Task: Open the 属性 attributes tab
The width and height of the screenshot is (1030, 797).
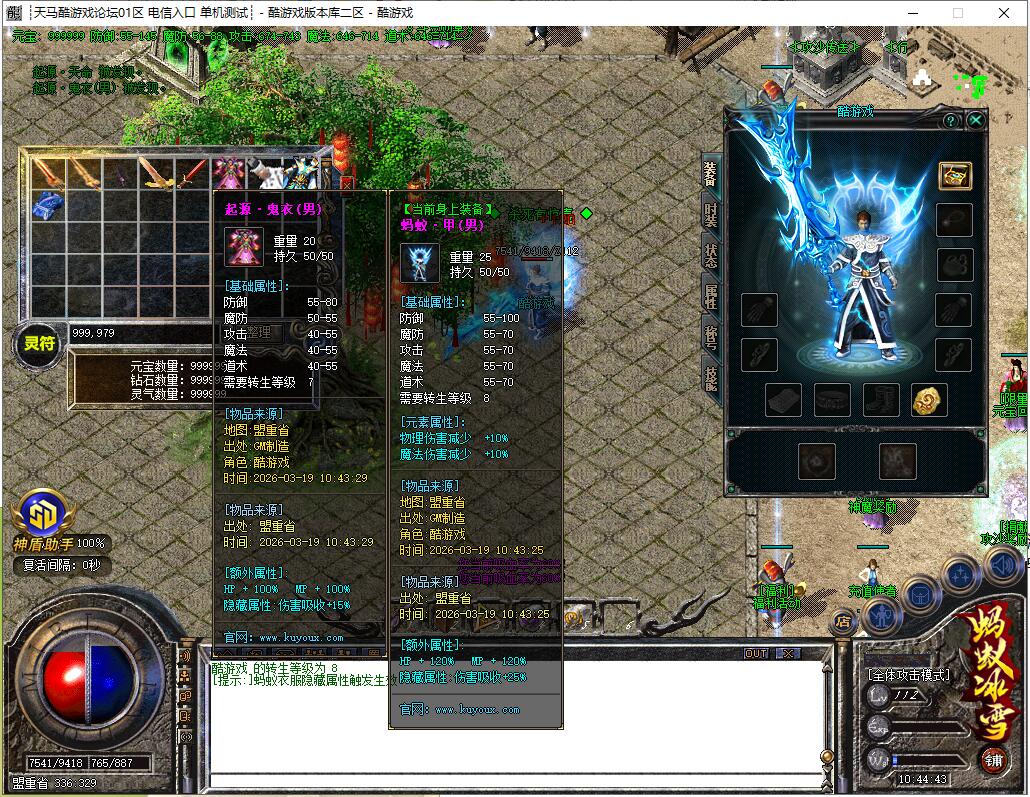Action: coord(710,295)
